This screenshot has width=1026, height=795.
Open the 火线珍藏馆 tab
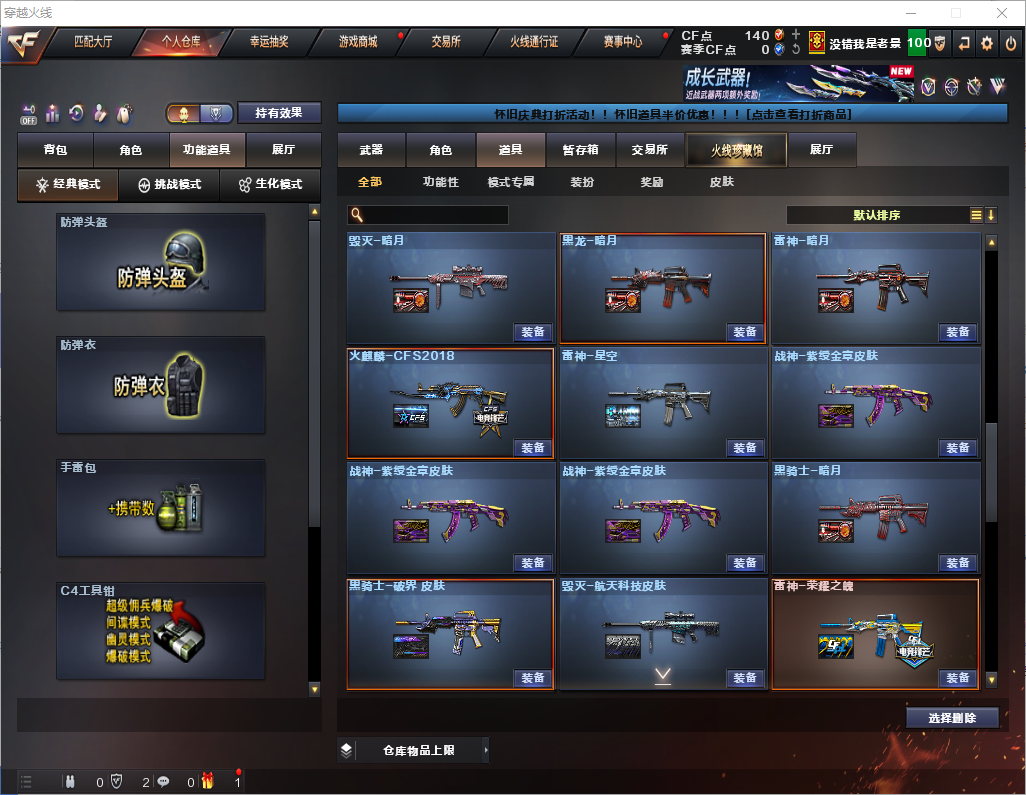(x=736, y=150)
